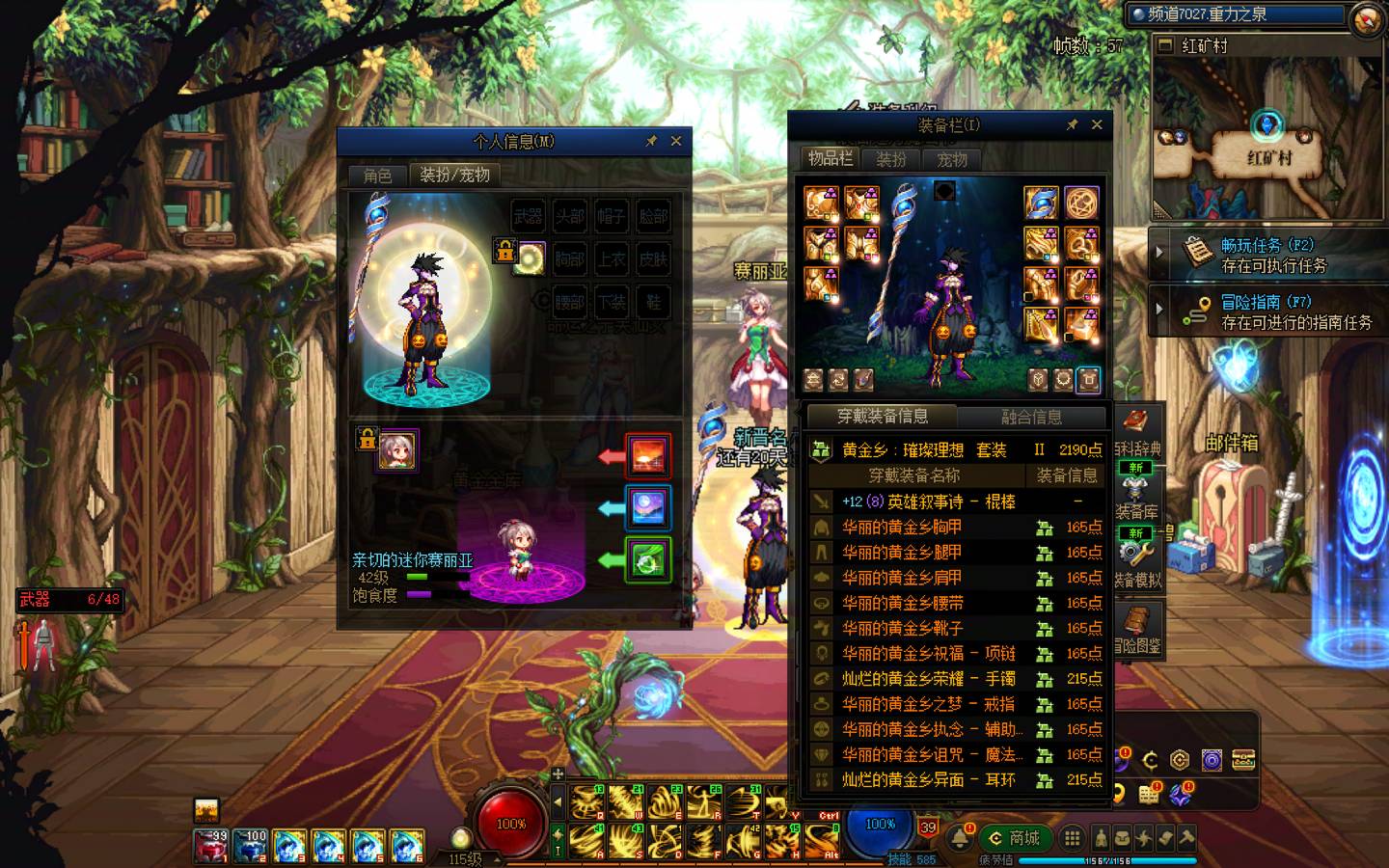Pin the 个人信息 window
Screen dimensions: 1389x868
(x=651, y=141)
